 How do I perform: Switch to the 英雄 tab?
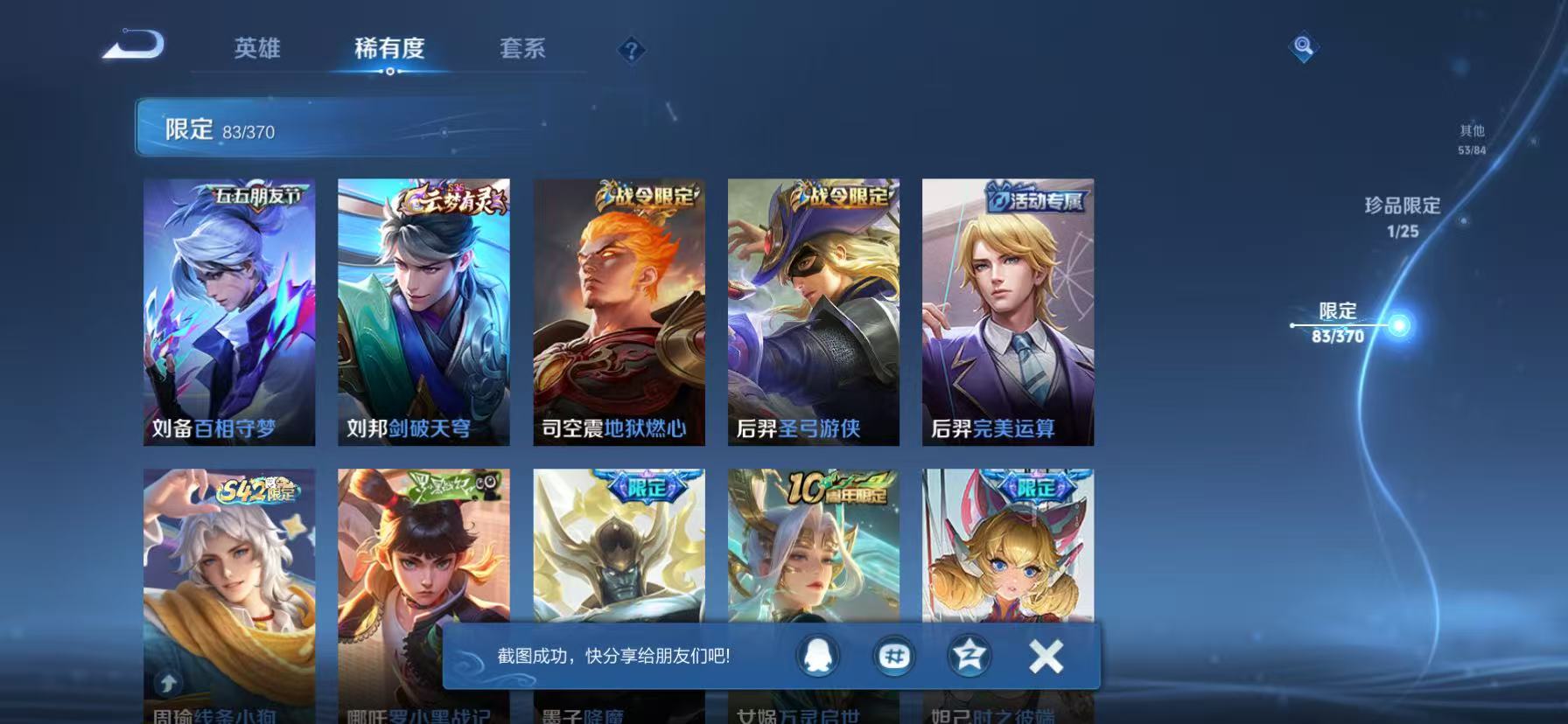(x=255, y=50)
